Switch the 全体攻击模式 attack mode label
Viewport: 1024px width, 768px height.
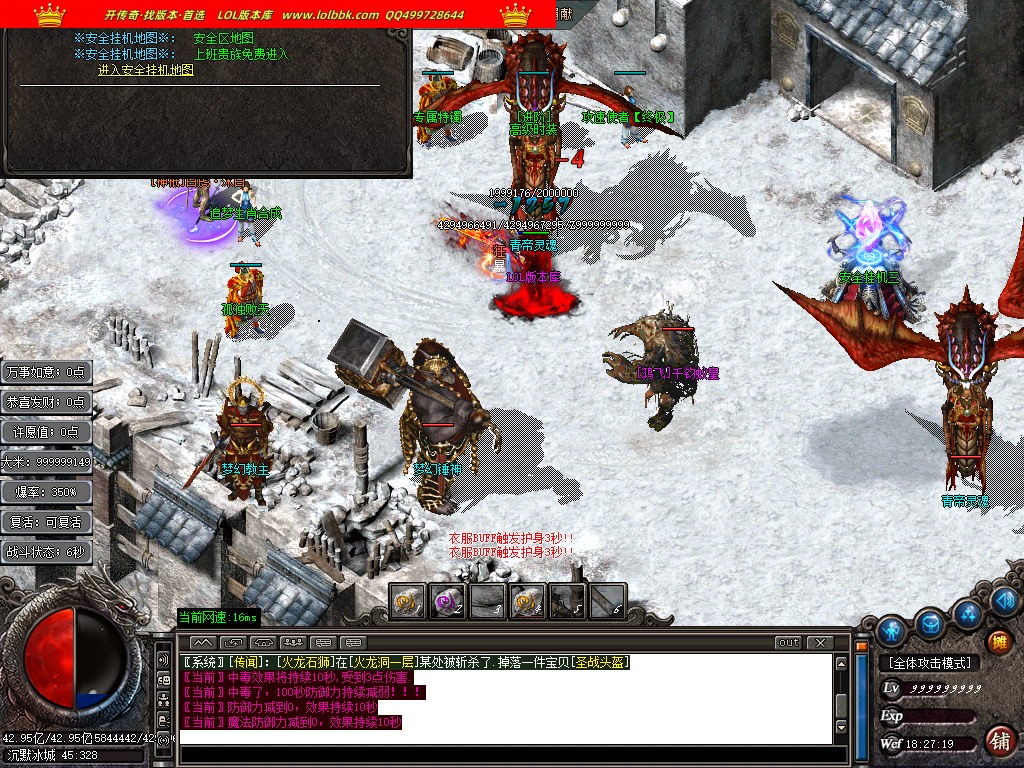click(930, 663)
